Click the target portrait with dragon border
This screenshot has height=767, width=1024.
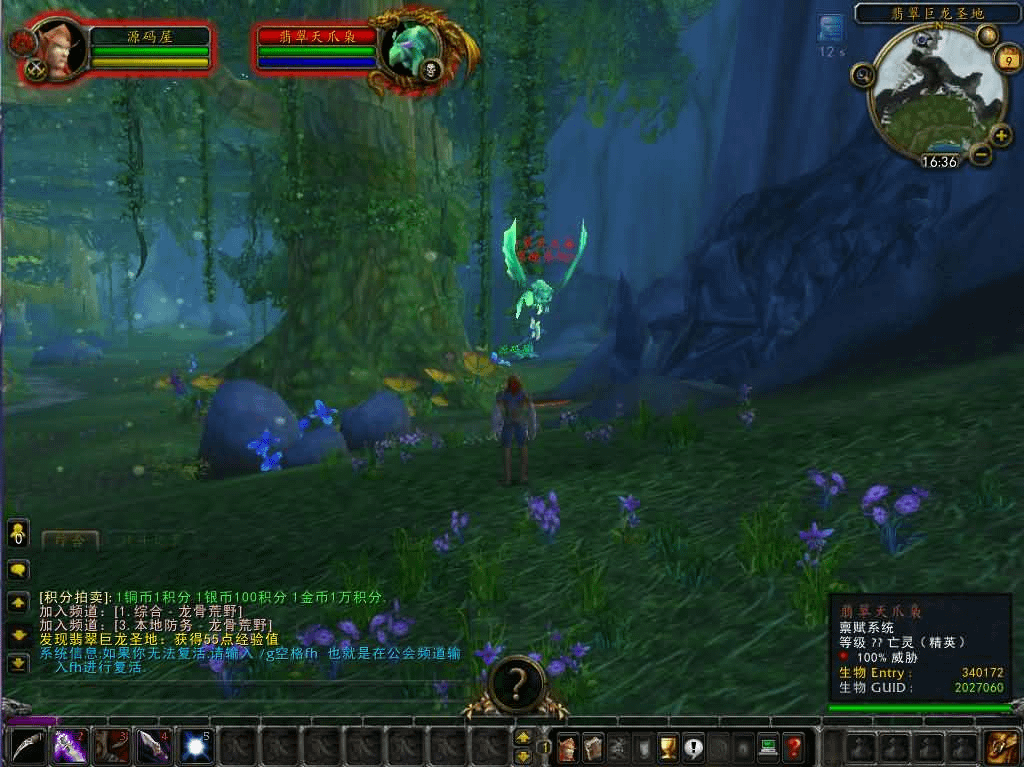tap(409, 48)
